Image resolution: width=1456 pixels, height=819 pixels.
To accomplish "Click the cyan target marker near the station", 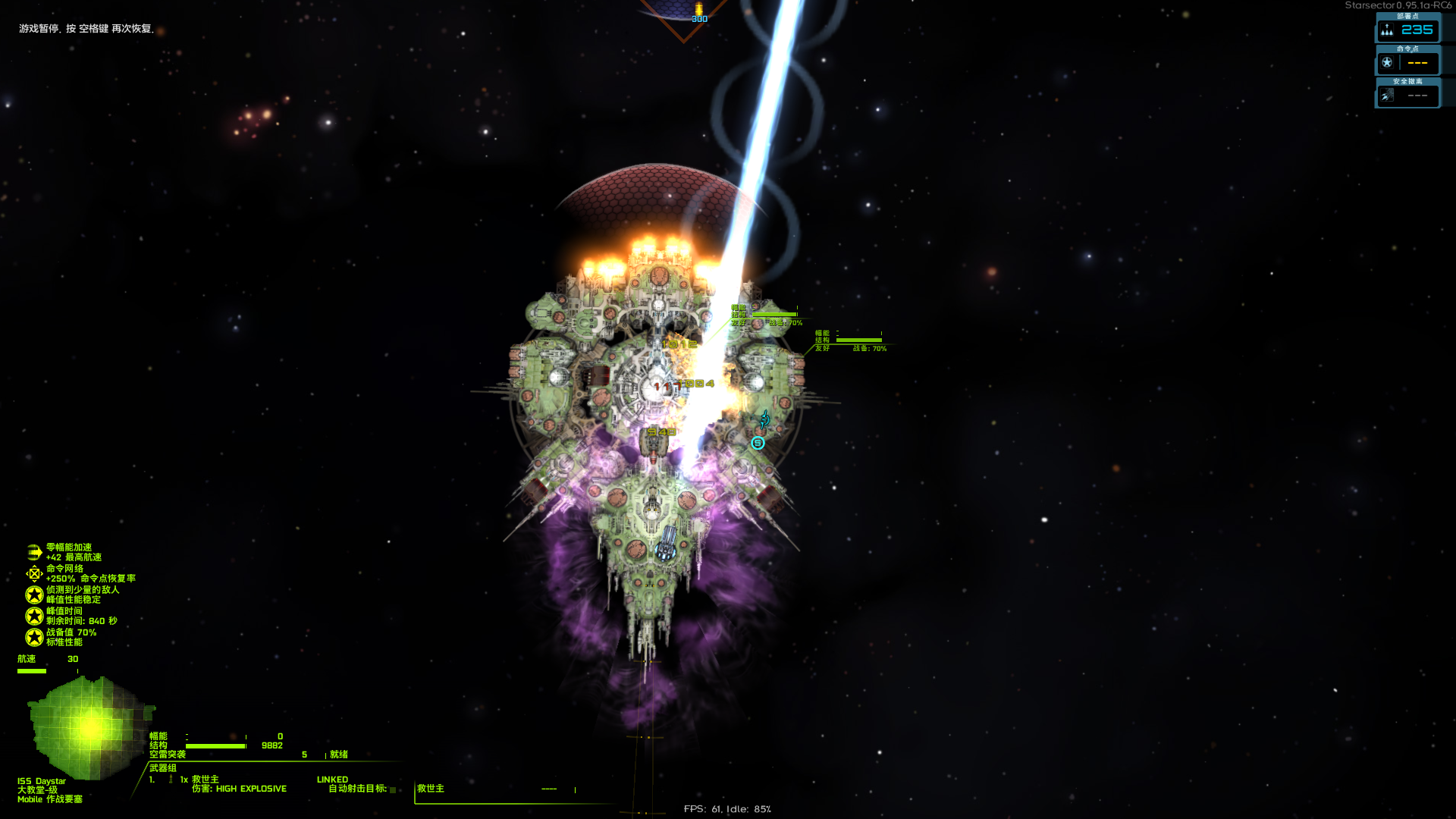I will [x=758, y=443].
